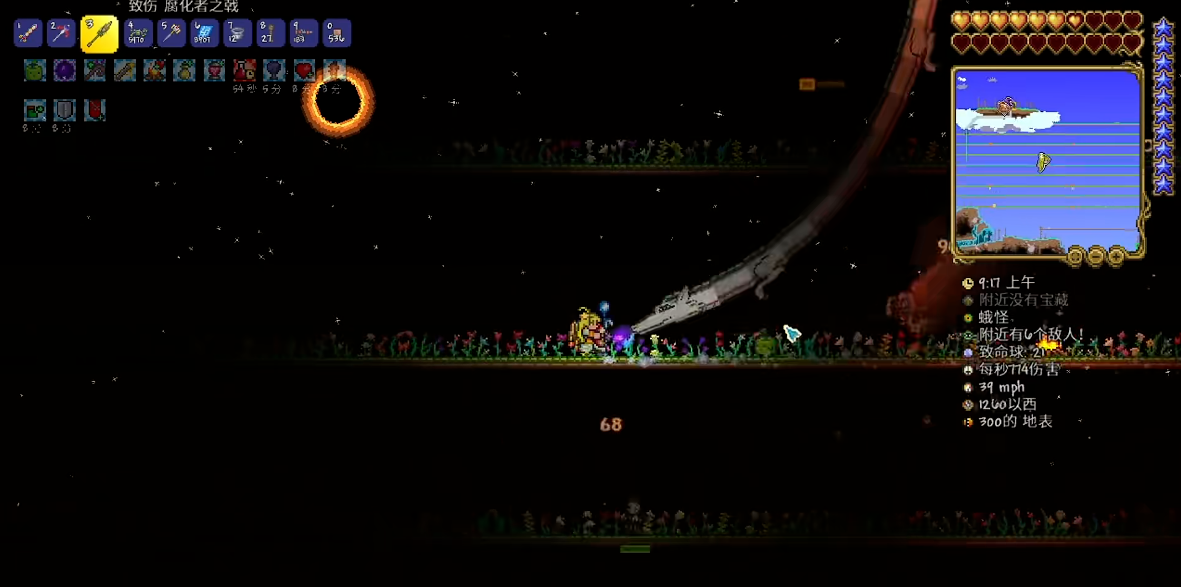Click the red potion with clock buff icon
1181x587 pixels.
pyautogui.click(x=244, y=70)
